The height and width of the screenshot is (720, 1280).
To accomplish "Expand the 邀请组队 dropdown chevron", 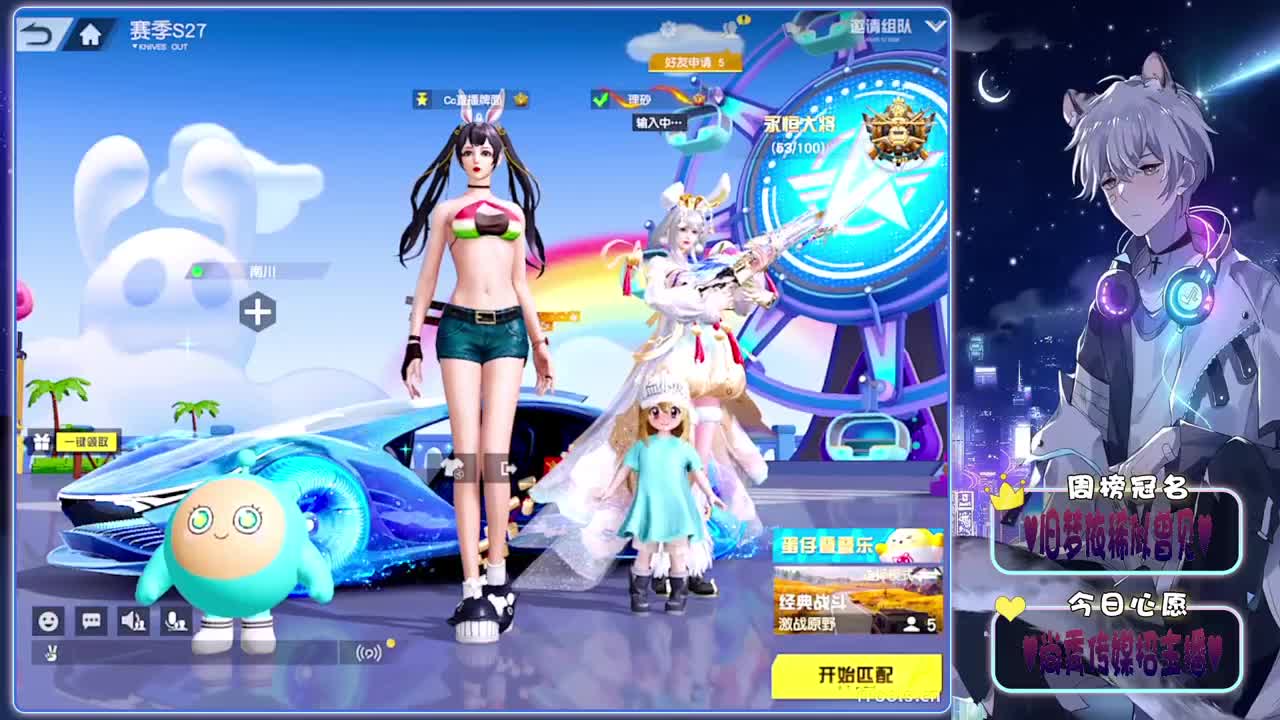I will (934, 24).
